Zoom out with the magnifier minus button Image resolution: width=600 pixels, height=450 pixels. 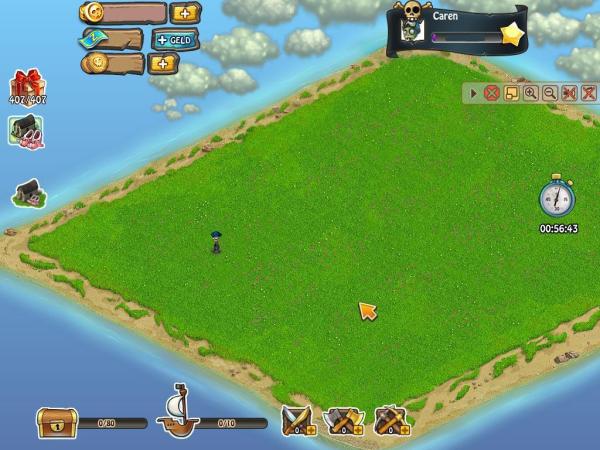549,93
